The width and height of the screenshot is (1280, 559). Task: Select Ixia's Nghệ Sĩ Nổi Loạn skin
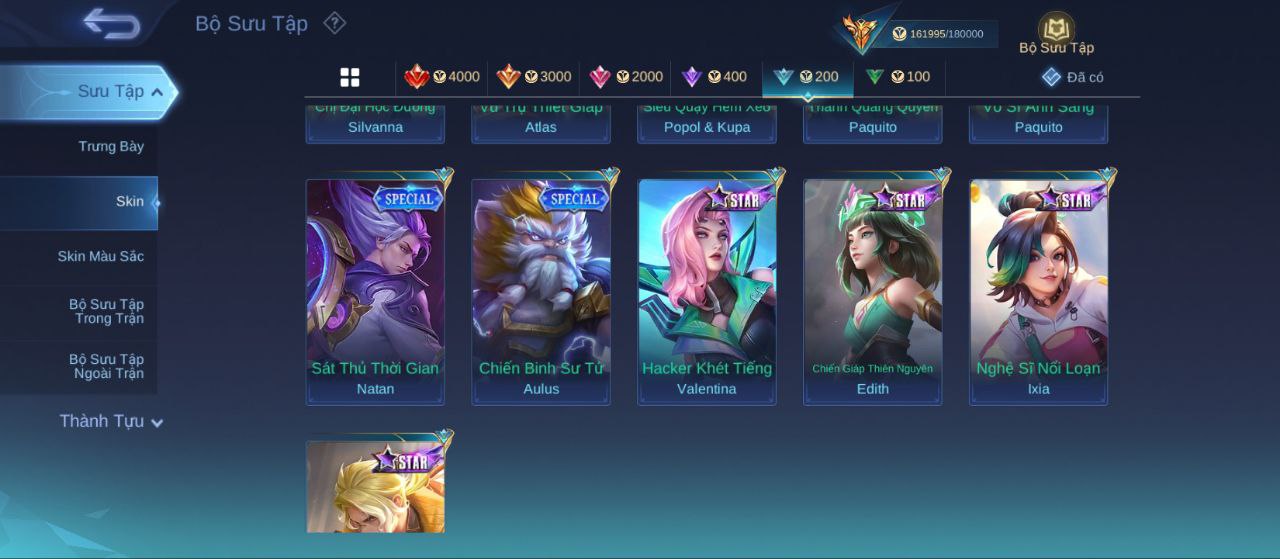(x=1039, y=291)
